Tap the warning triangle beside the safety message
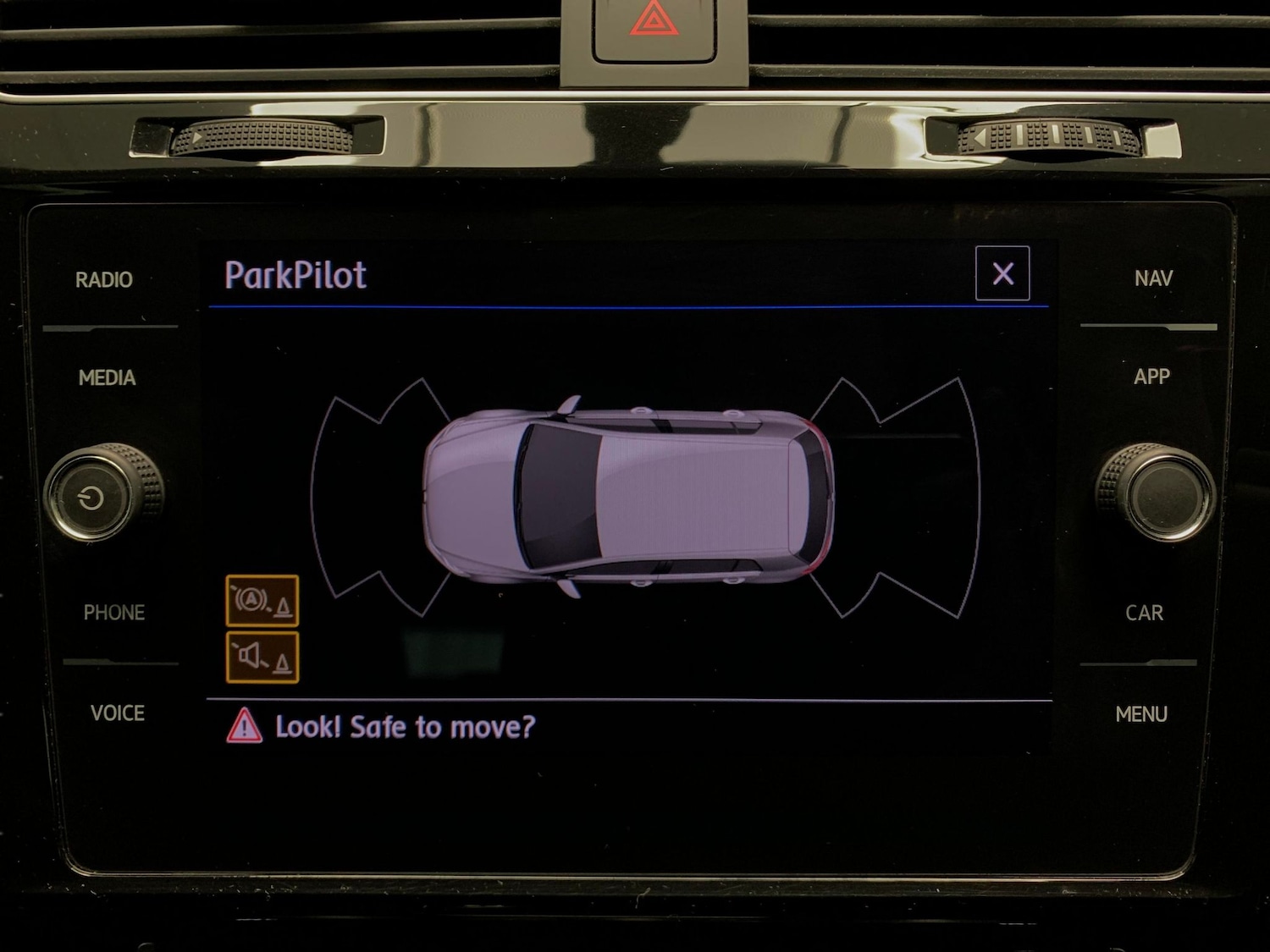This screenshot has height=952, width=1270. coord(245,726)
